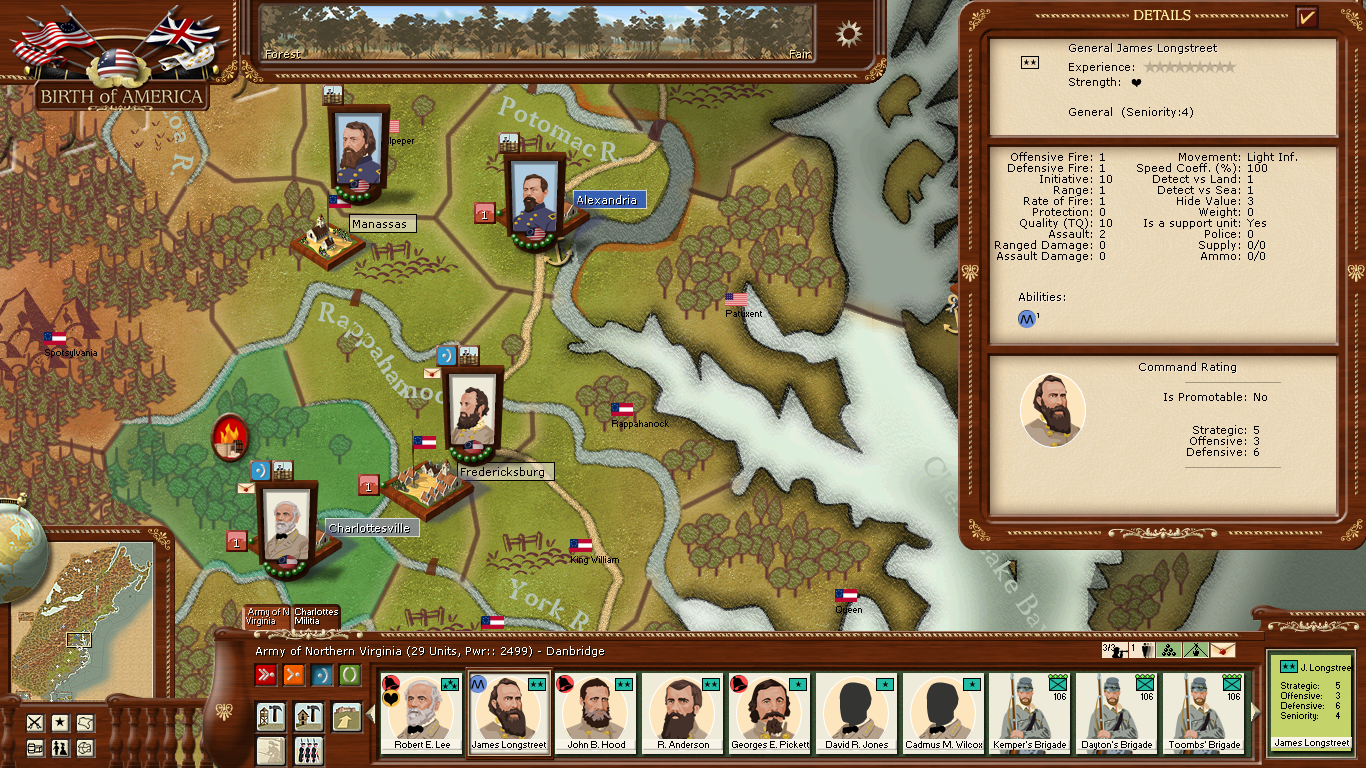This screenshot has width=1366, height=768.
Task: Select the David R. Jones card
Action: tap(857, 713)
